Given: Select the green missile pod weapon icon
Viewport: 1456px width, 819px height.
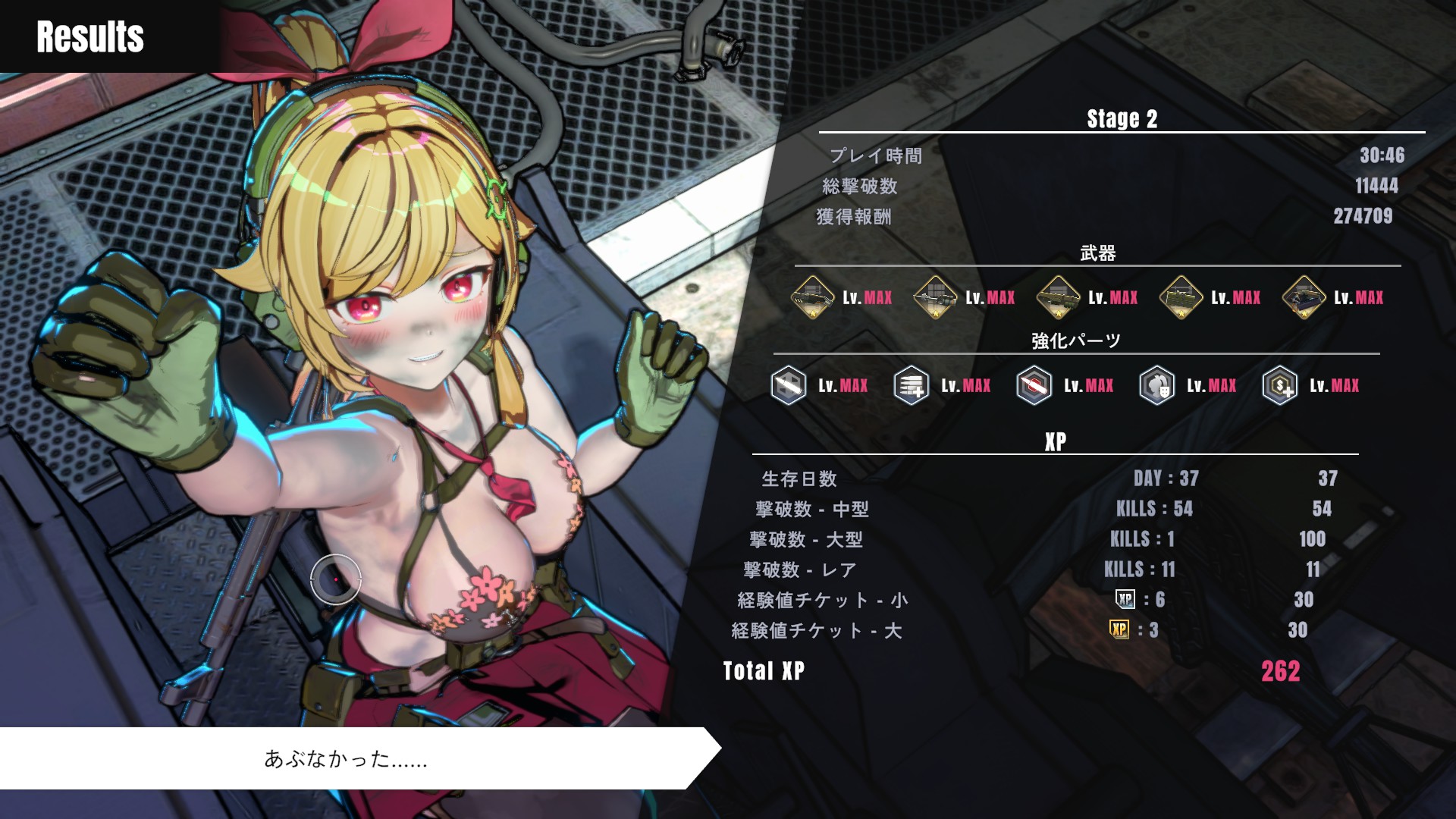Looking at the screenshot, I should click(x=1181, y=297).
